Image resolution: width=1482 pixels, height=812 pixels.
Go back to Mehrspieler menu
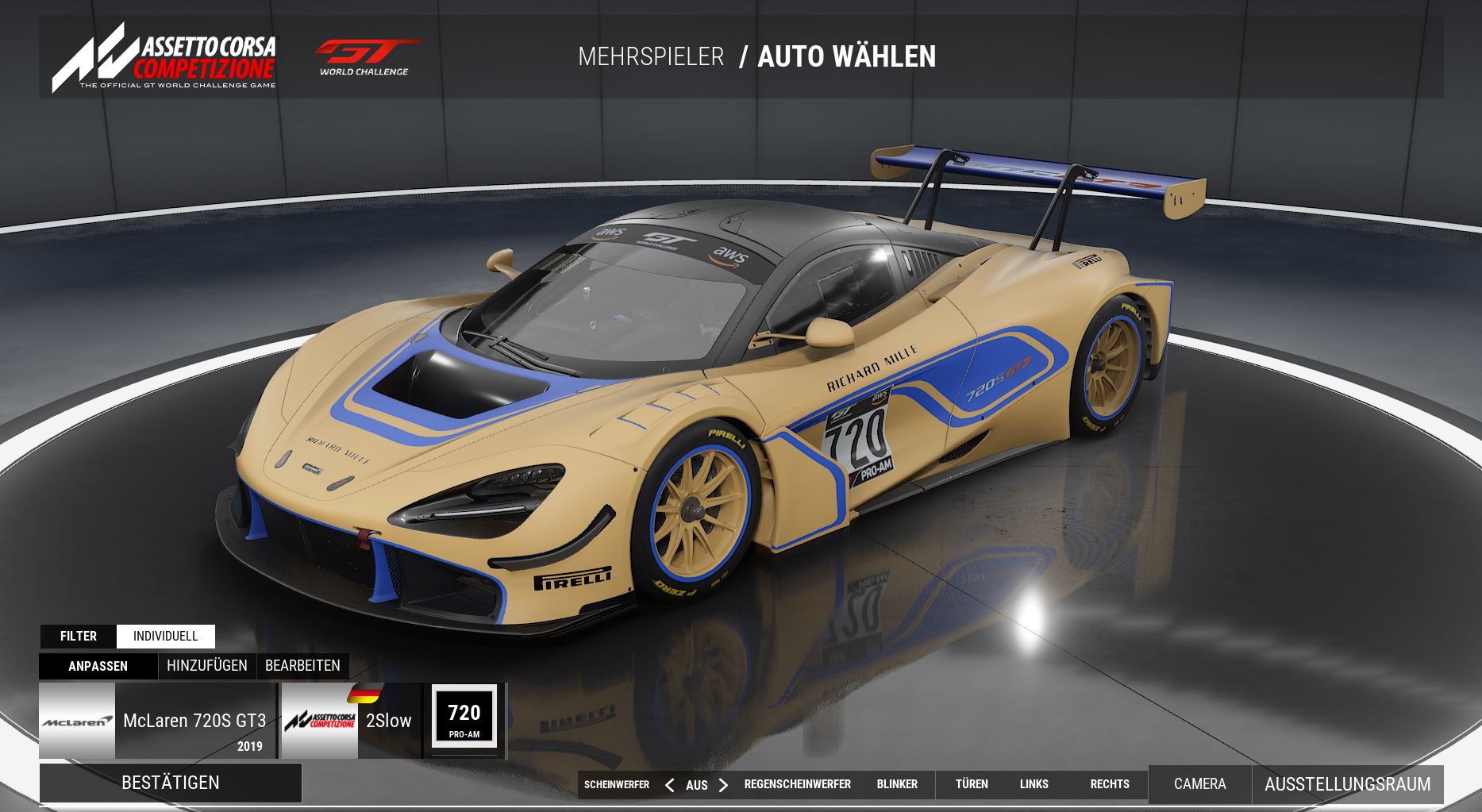pos(651,57)
